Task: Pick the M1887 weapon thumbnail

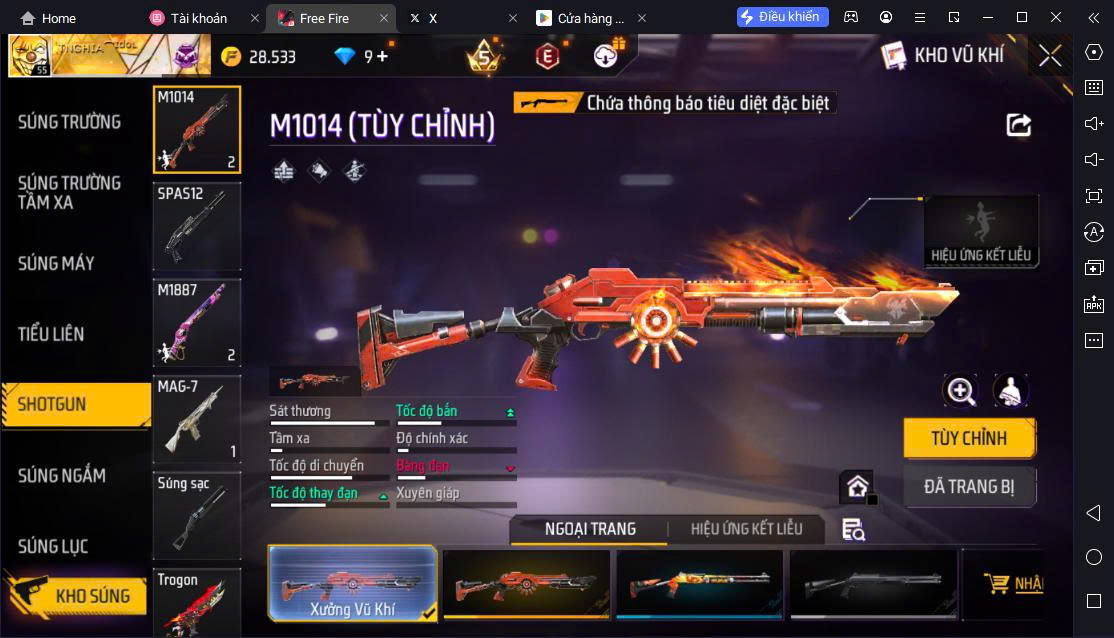Action: (197, 323)
